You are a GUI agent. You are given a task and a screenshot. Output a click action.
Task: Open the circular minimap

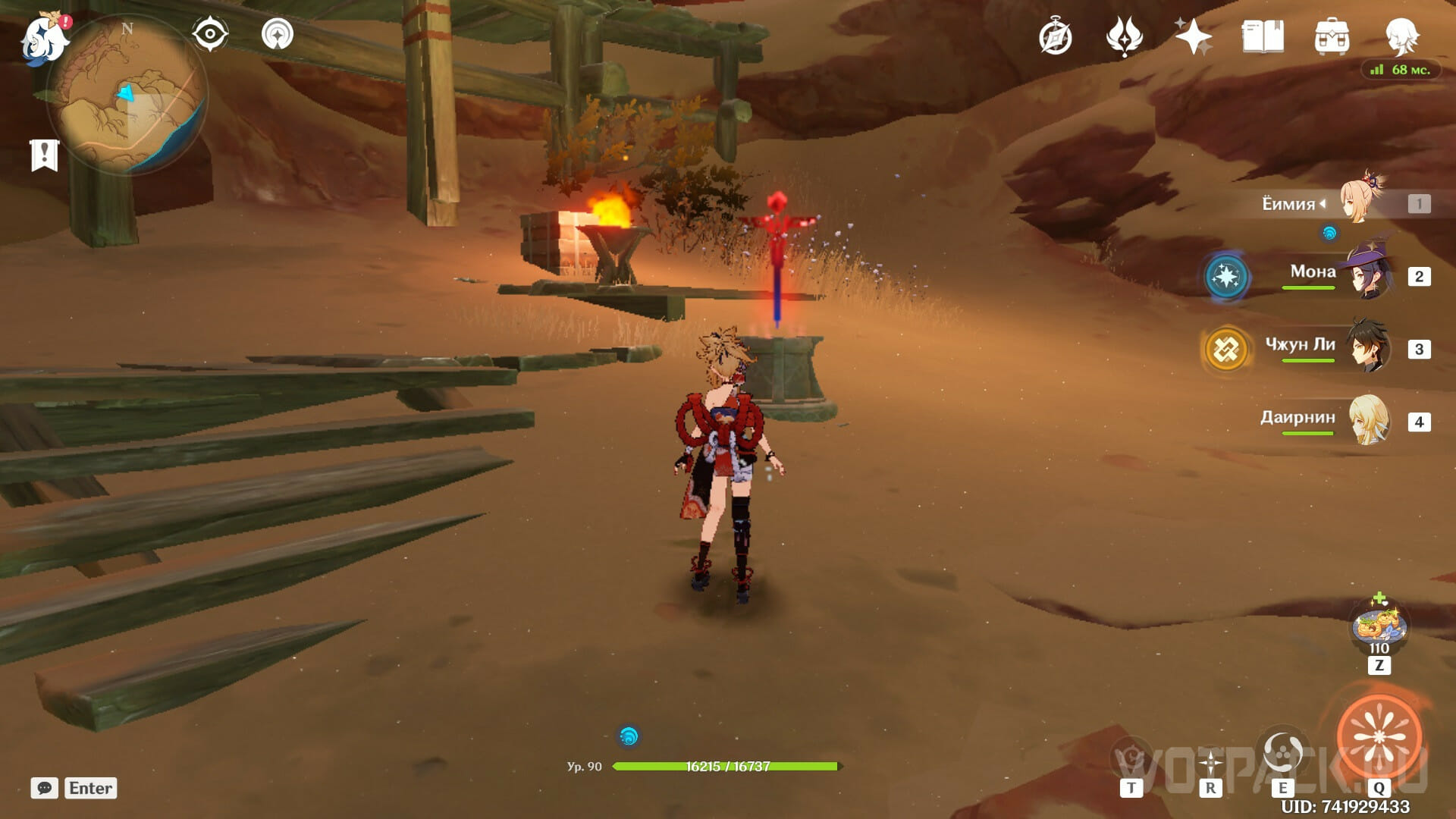point(127,95)
